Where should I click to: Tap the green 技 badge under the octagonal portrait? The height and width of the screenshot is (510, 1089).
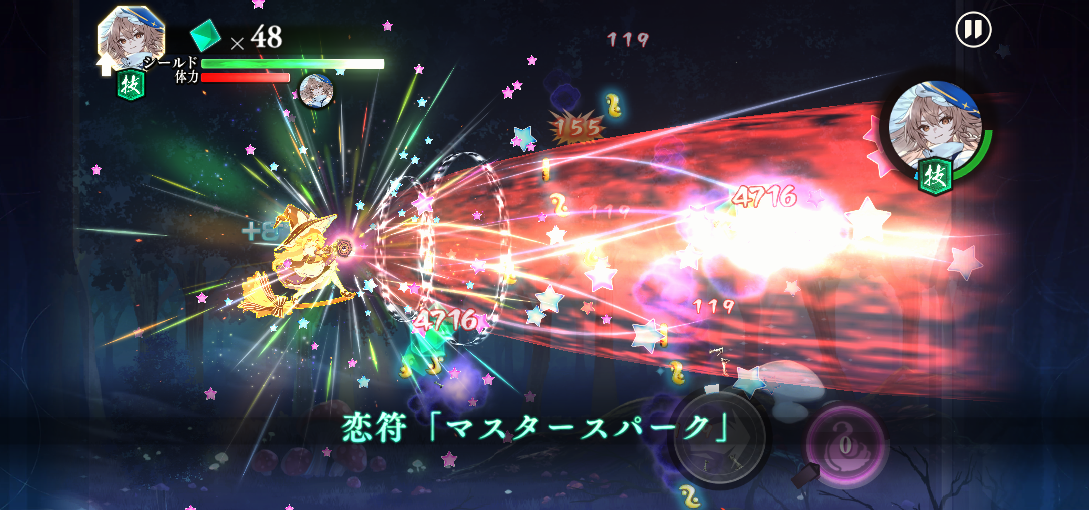point(131,84)
